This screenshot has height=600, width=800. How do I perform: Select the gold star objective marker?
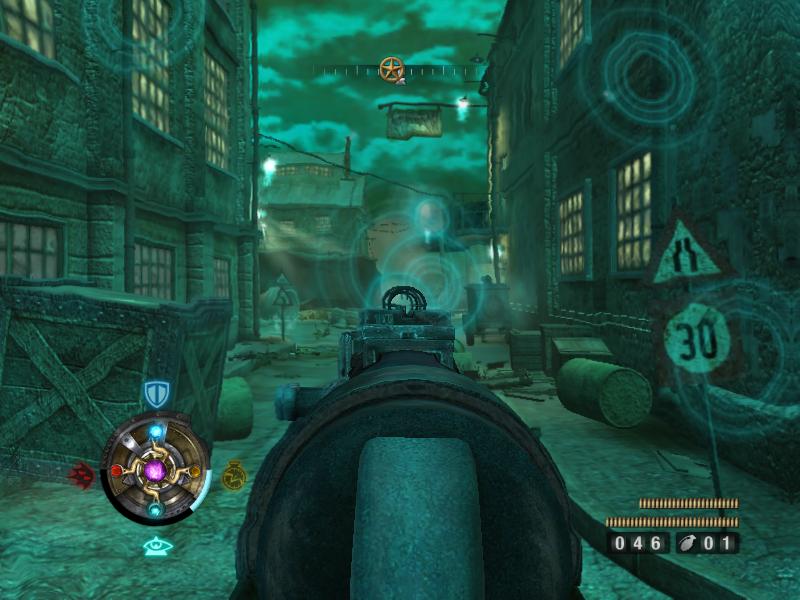point(391,69)
